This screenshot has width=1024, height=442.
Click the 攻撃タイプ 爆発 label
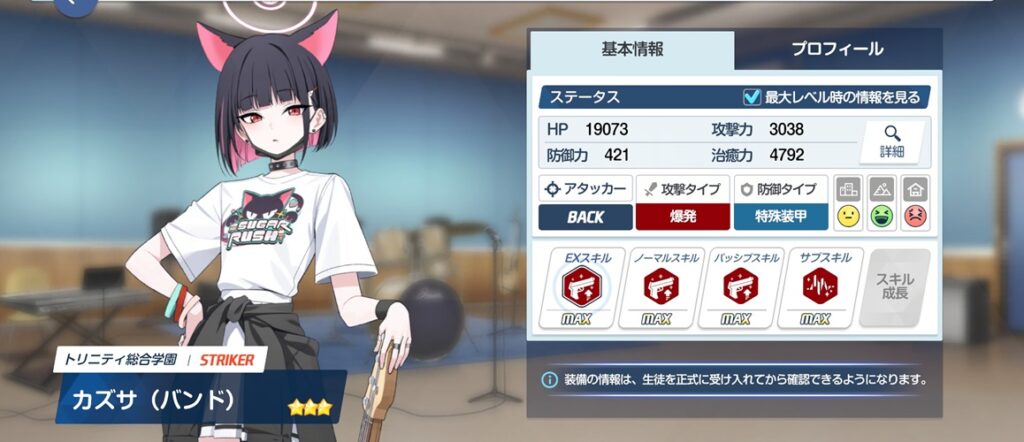coord(683,217)
